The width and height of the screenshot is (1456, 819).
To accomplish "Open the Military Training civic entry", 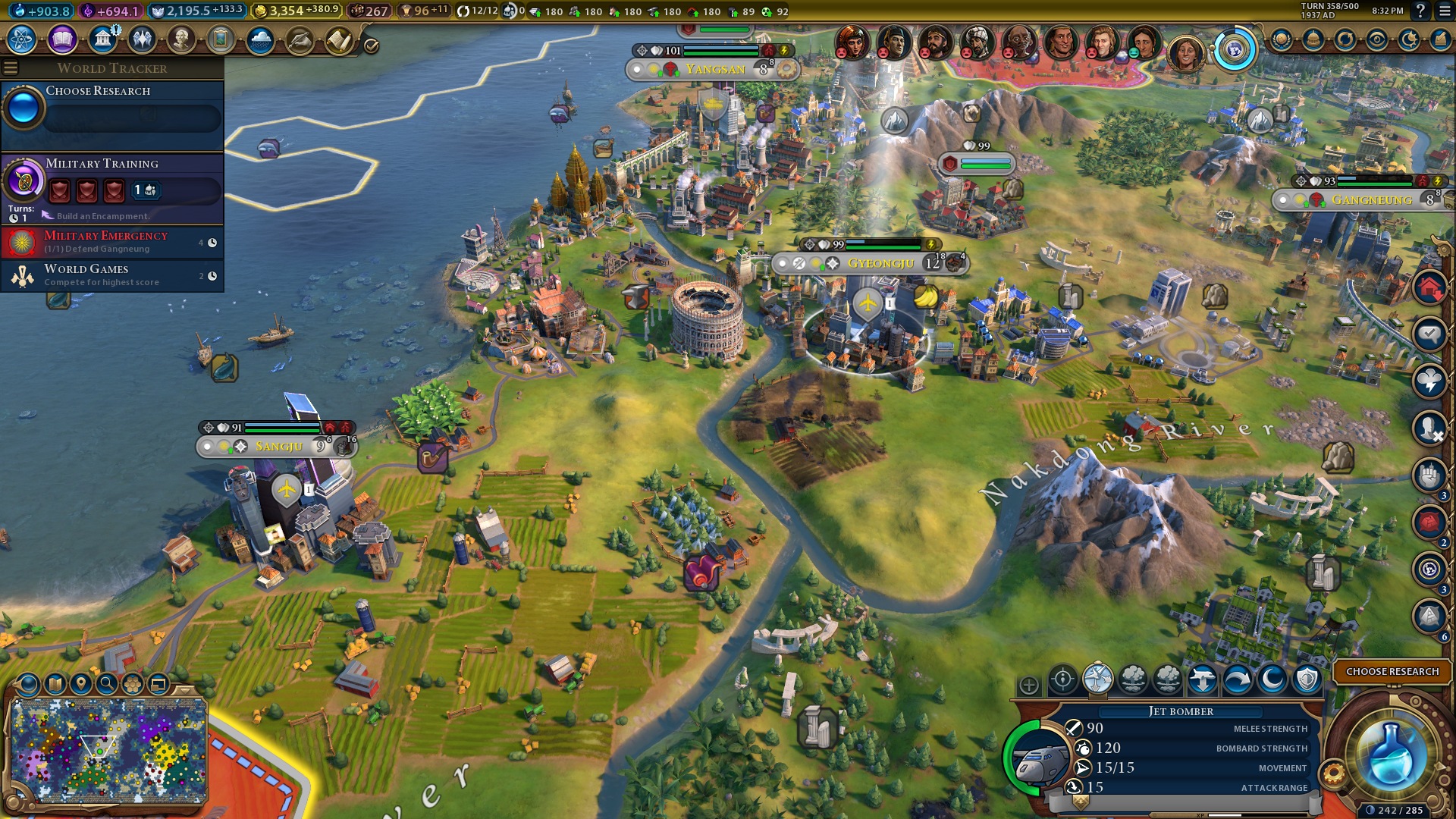I will point(114,182).
